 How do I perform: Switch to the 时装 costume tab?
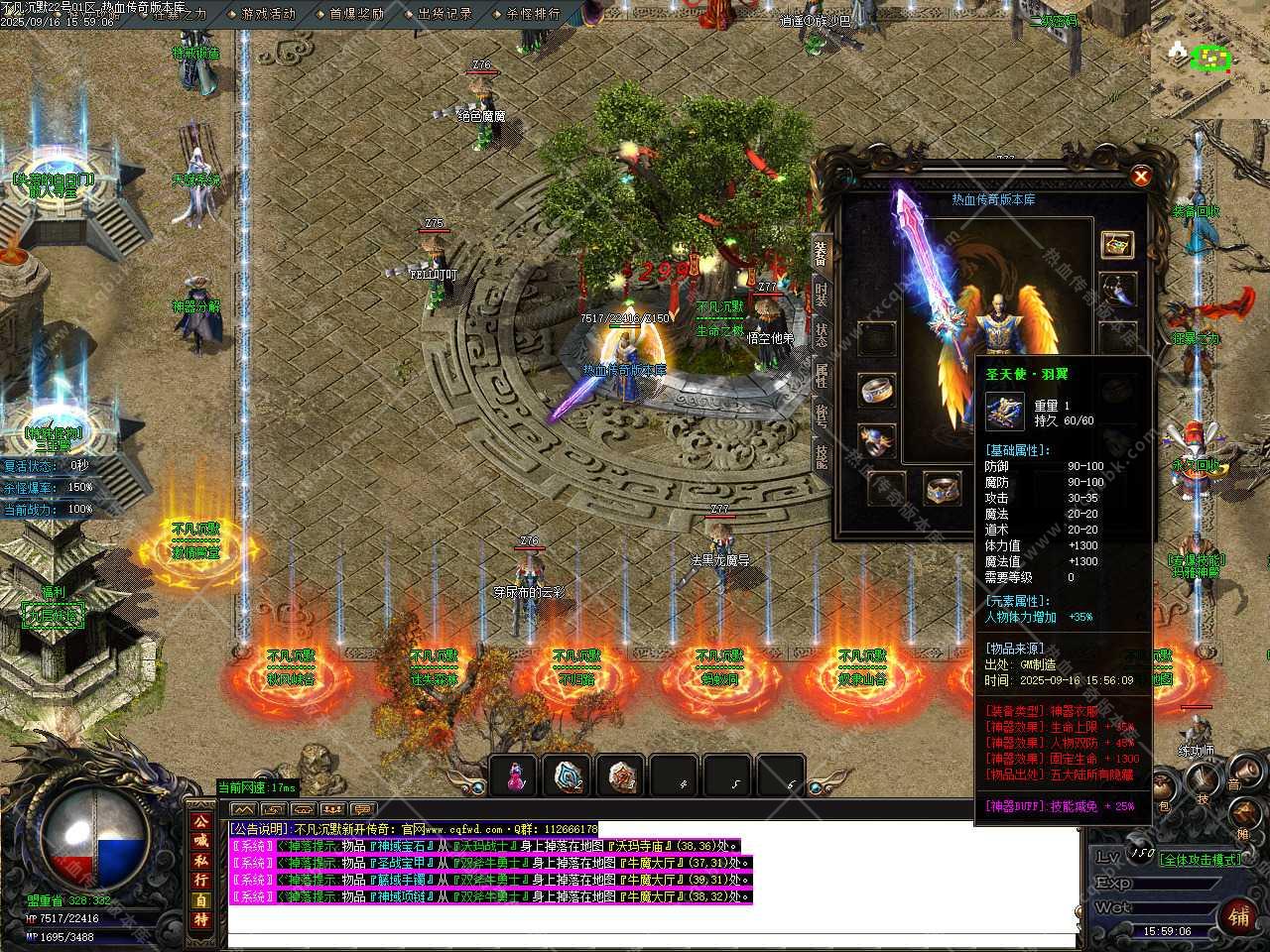coord(822,294)
